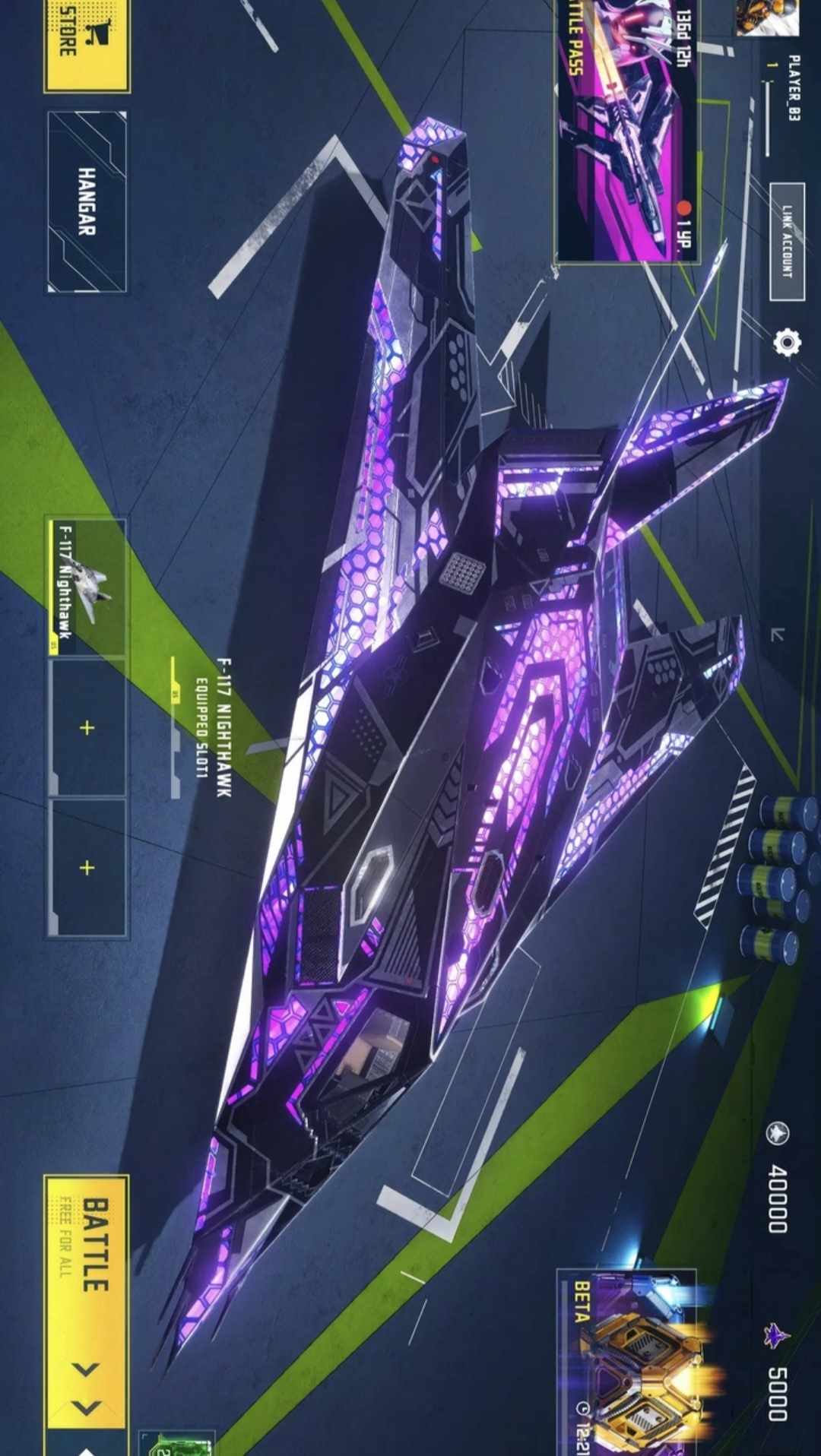Open settings with the gear icon
821x1456 pixels.
(x=786, y=343)
